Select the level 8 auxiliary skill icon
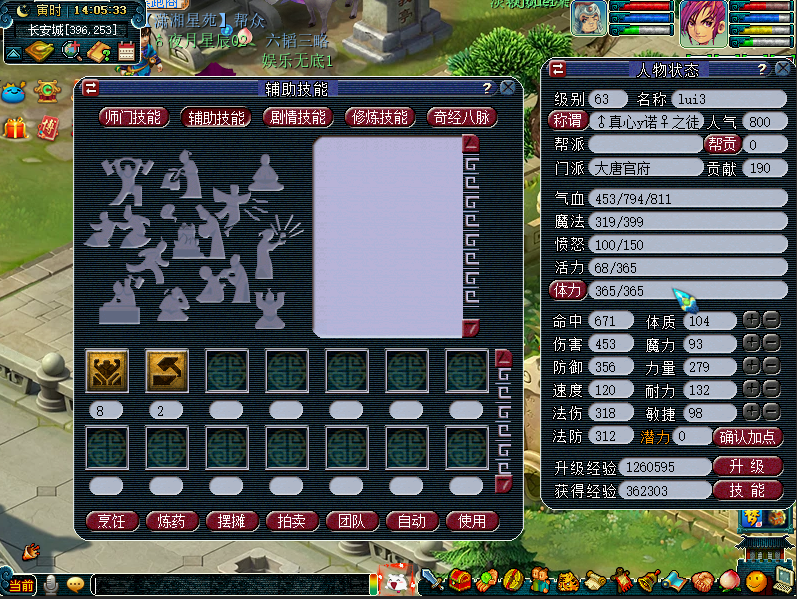Screen dimensions: 797x599 tap(106, 370)
